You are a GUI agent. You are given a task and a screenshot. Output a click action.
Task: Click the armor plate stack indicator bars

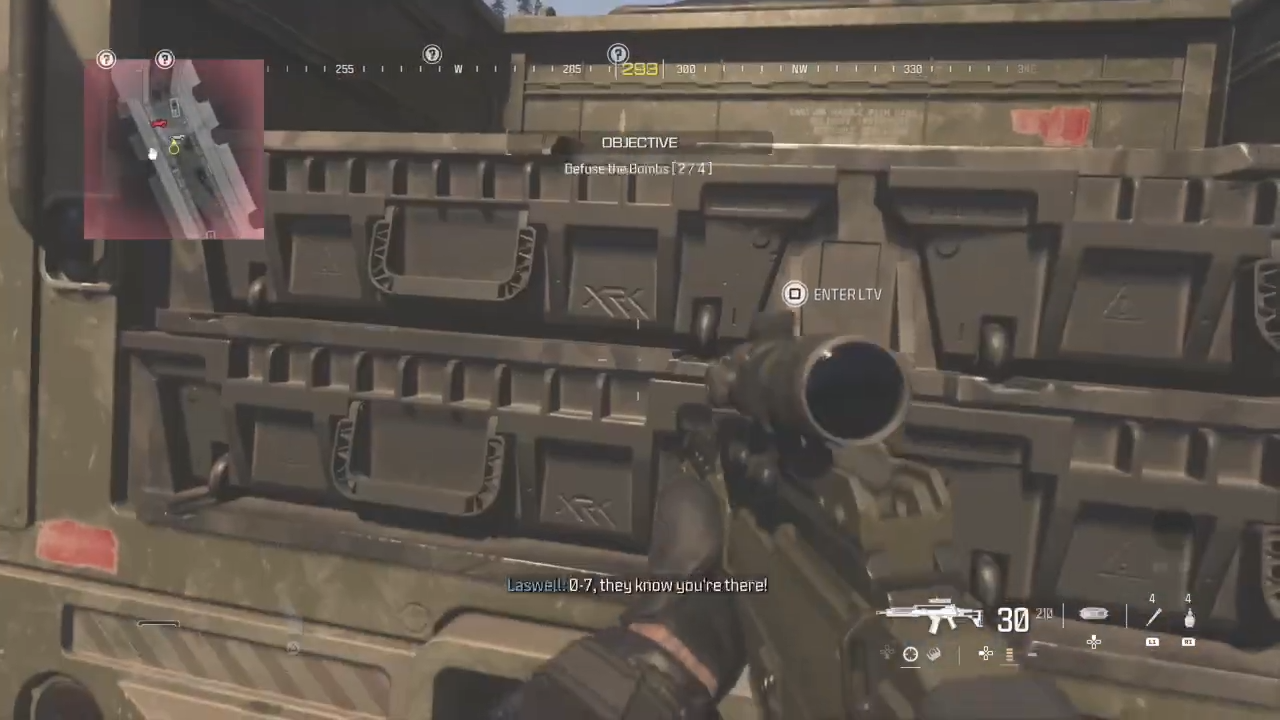[1009, 655]
